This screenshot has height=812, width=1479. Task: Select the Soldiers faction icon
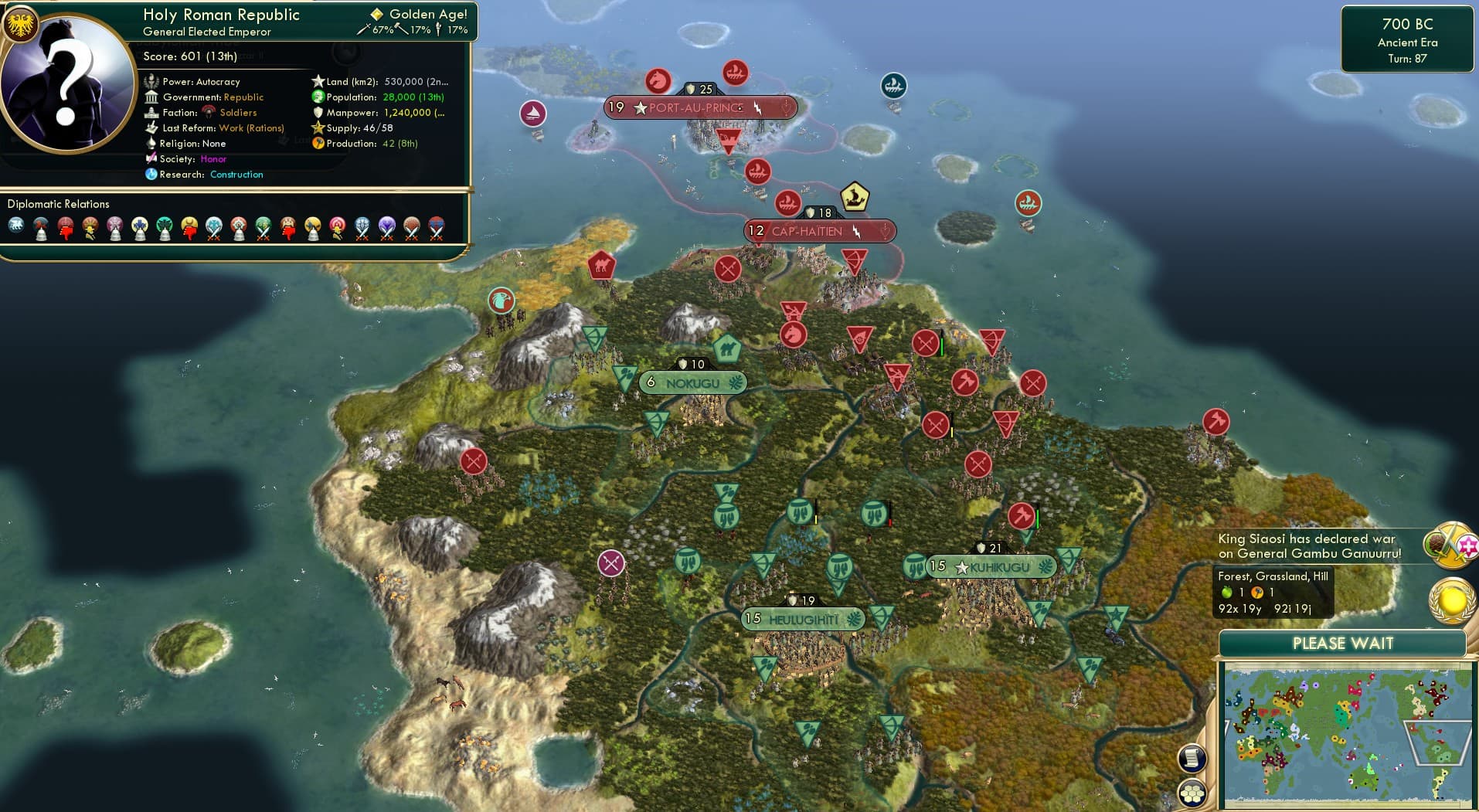click(209, 111)
